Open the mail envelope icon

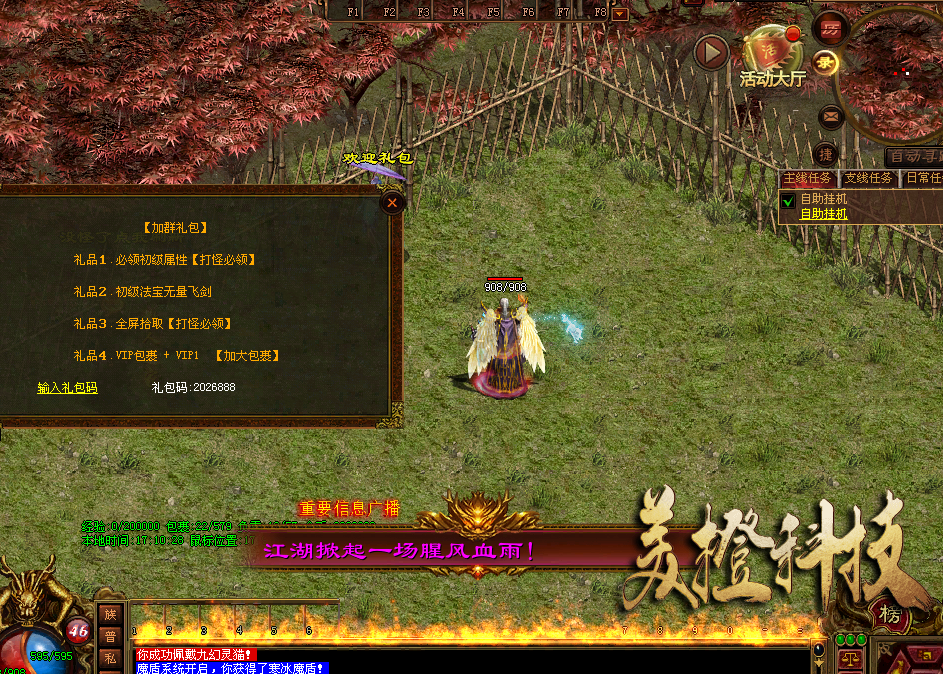tap(831, 117)
